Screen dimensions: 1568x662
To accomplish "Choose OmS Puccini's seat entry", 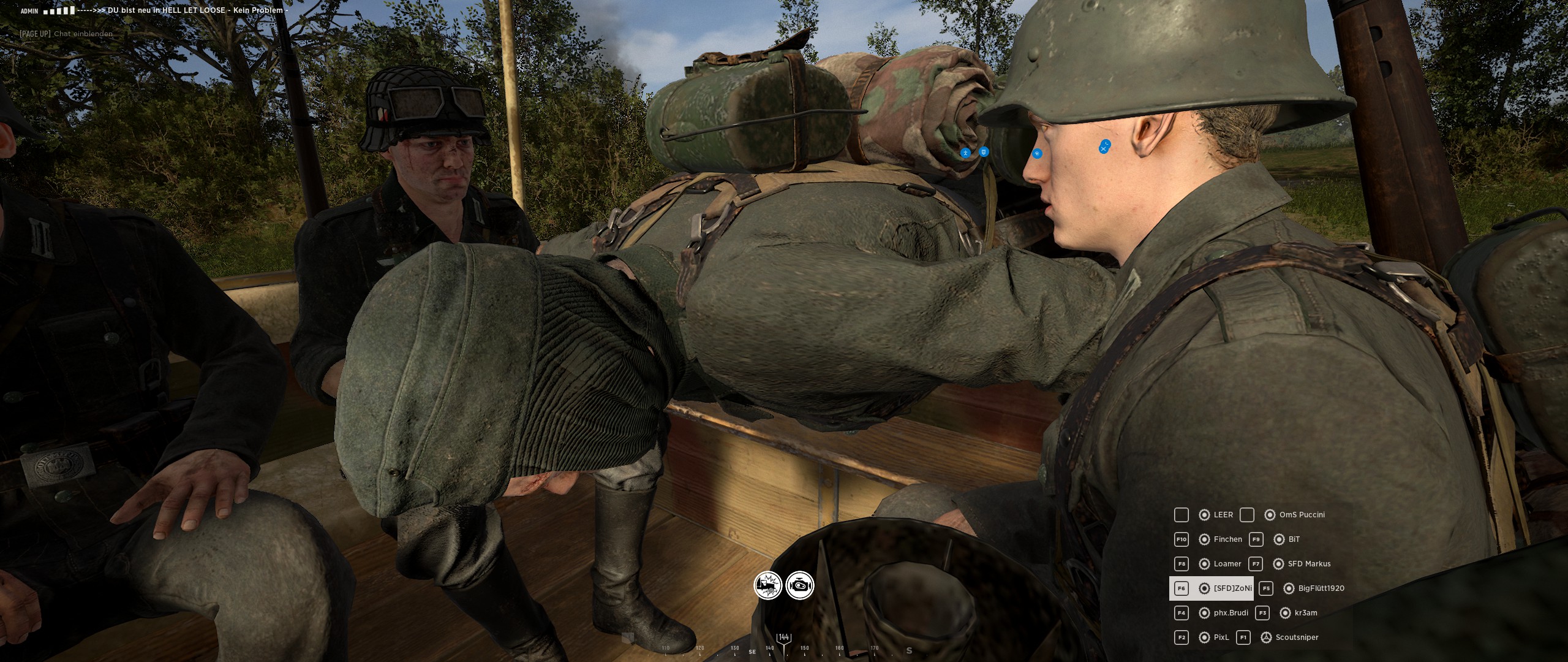I will coord(1302,515).
